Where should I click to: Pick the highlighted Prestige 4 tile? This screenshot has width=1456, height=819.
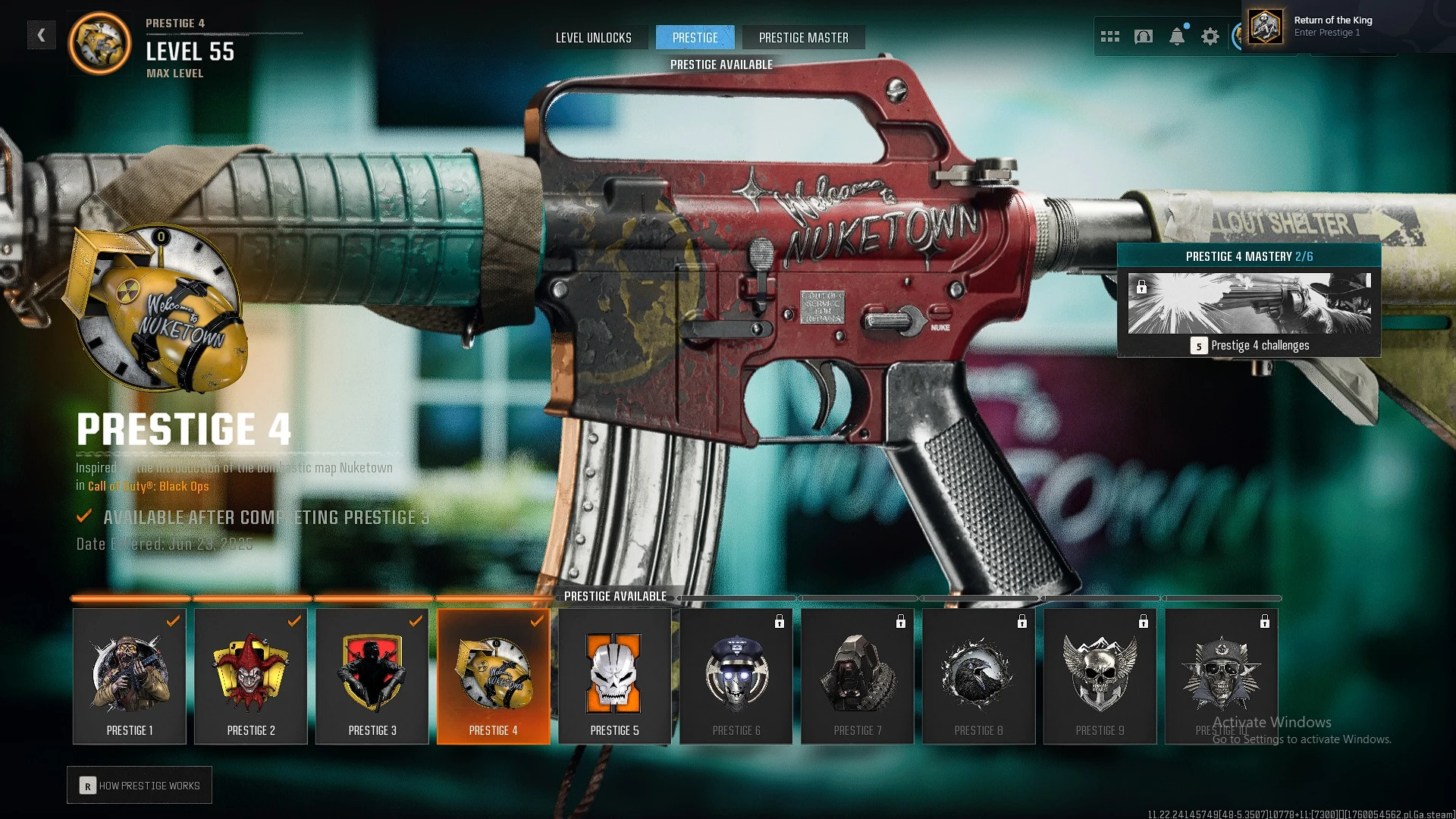494,676
